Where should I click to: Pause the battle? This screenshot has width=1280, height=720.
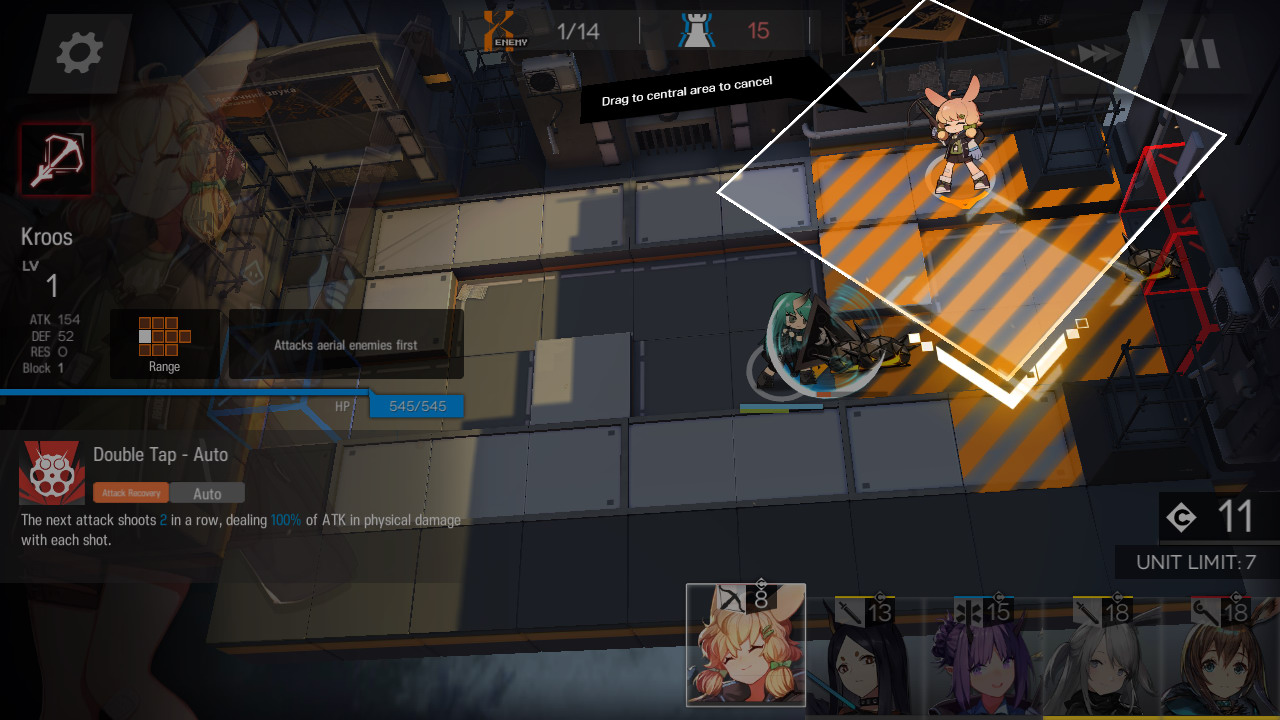pos(1200,53)
